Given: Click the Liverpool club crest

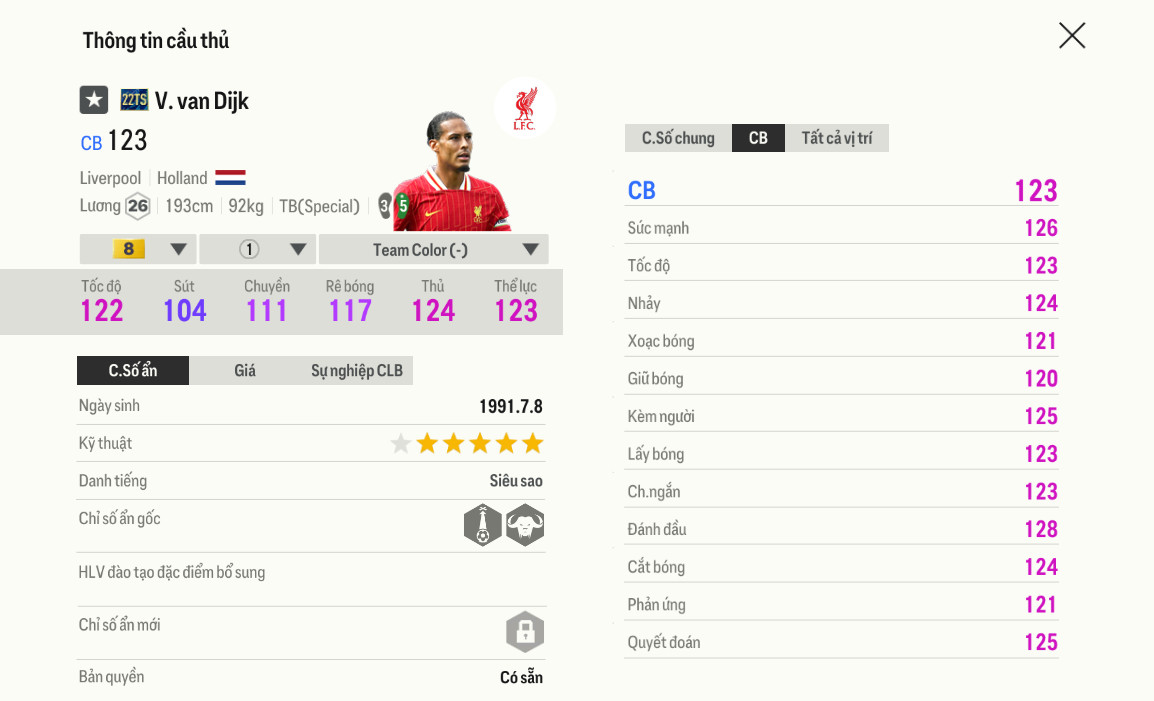Looking at the screenshot, I should coord(524,107).
